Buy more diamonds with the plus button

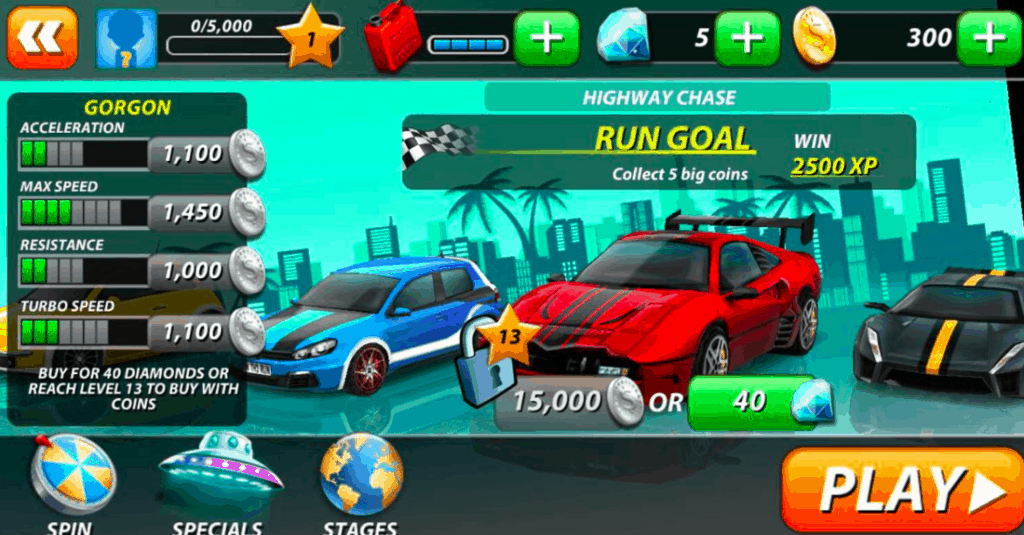(746, 39)
